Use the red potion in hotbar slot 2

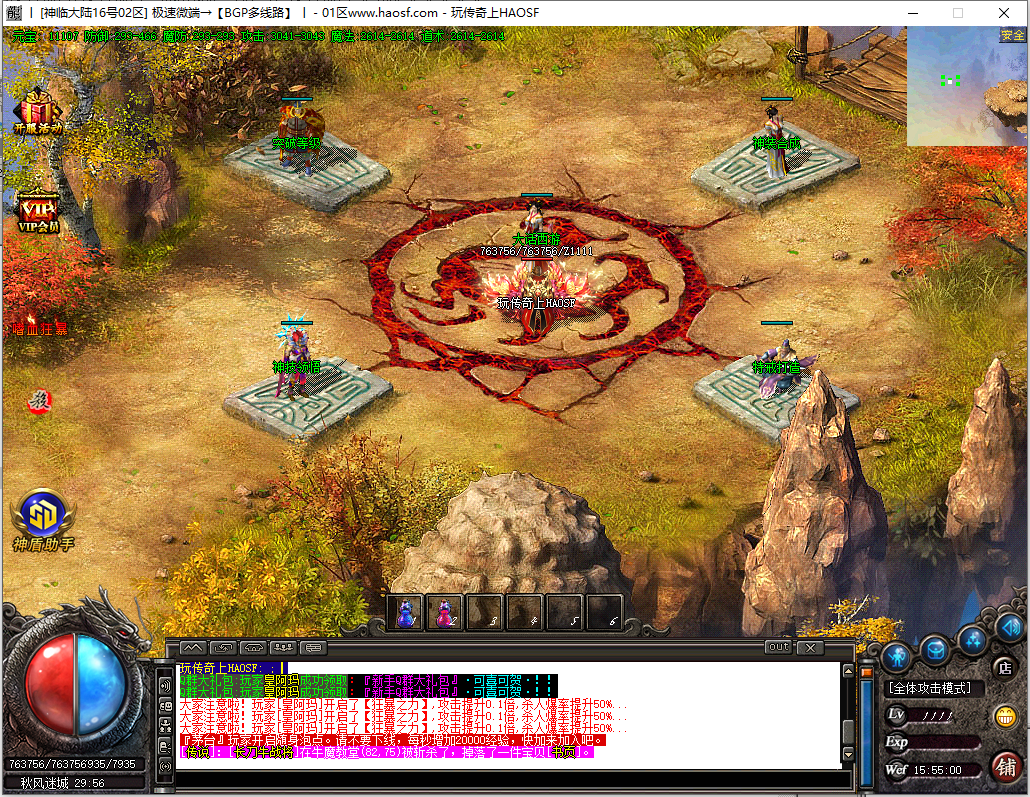pos(444,612)
